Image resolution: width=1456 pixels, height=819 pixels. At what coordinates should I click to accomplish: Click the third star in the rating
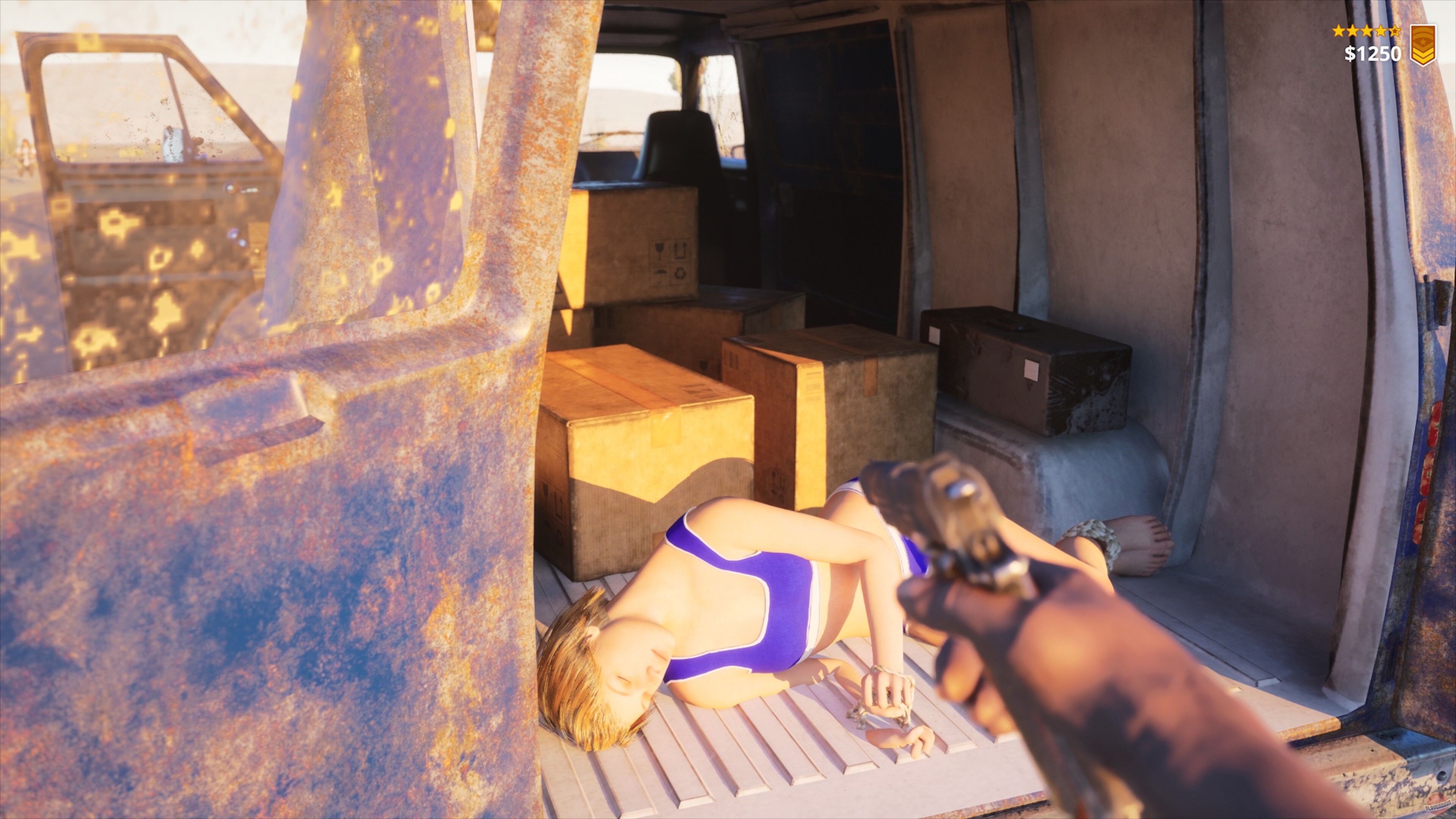click(1367, 31)
